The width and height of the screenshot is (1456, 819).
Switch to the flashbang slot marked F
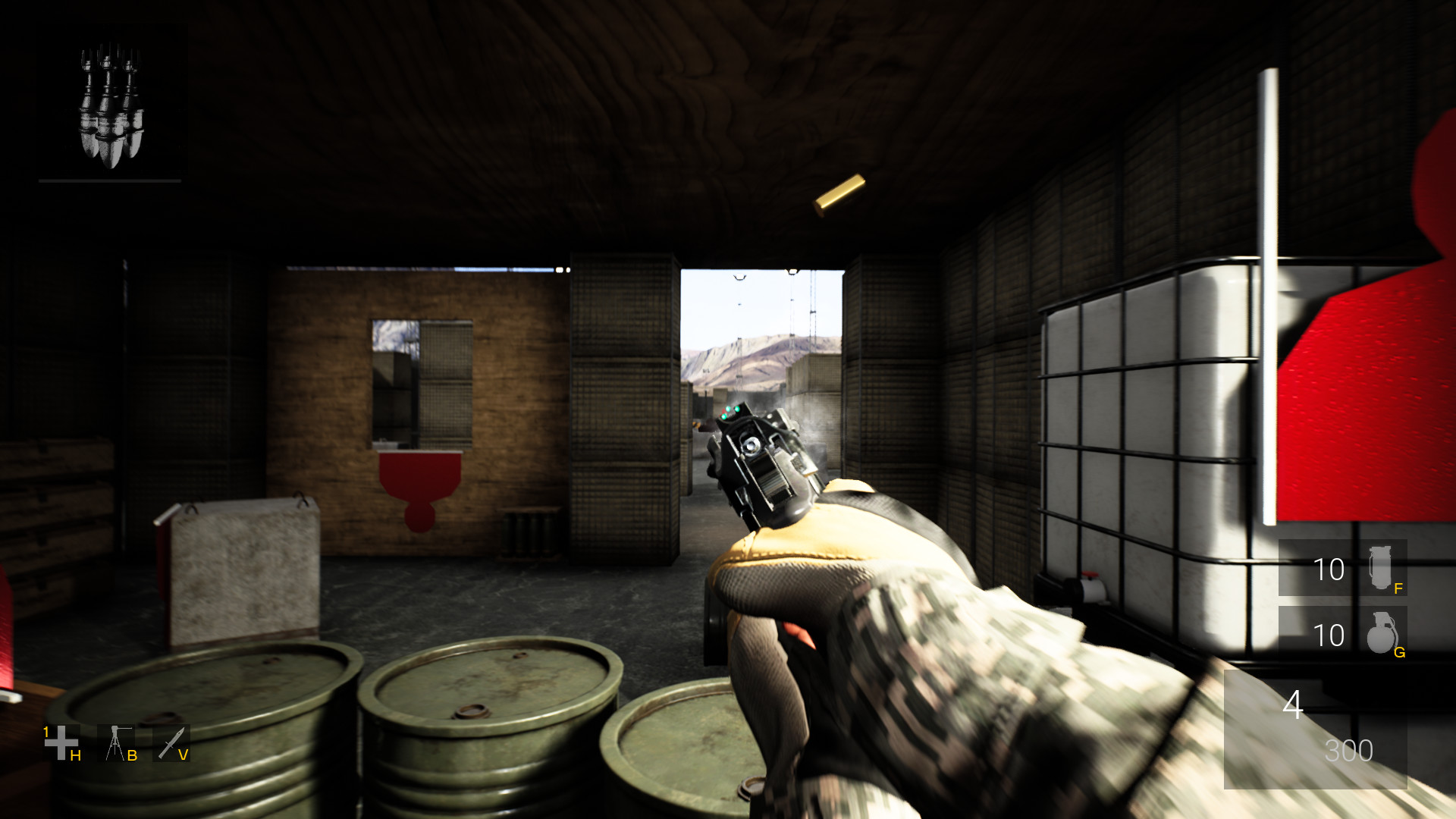(1399, 588)
